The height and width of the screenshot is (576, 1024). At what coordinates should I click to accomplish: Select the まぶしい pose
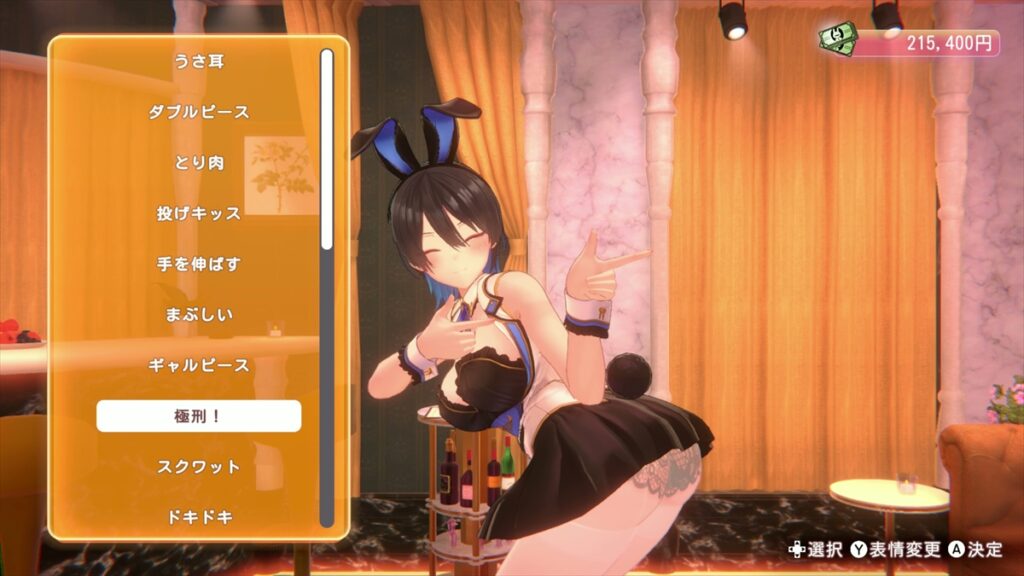(198, 315)
